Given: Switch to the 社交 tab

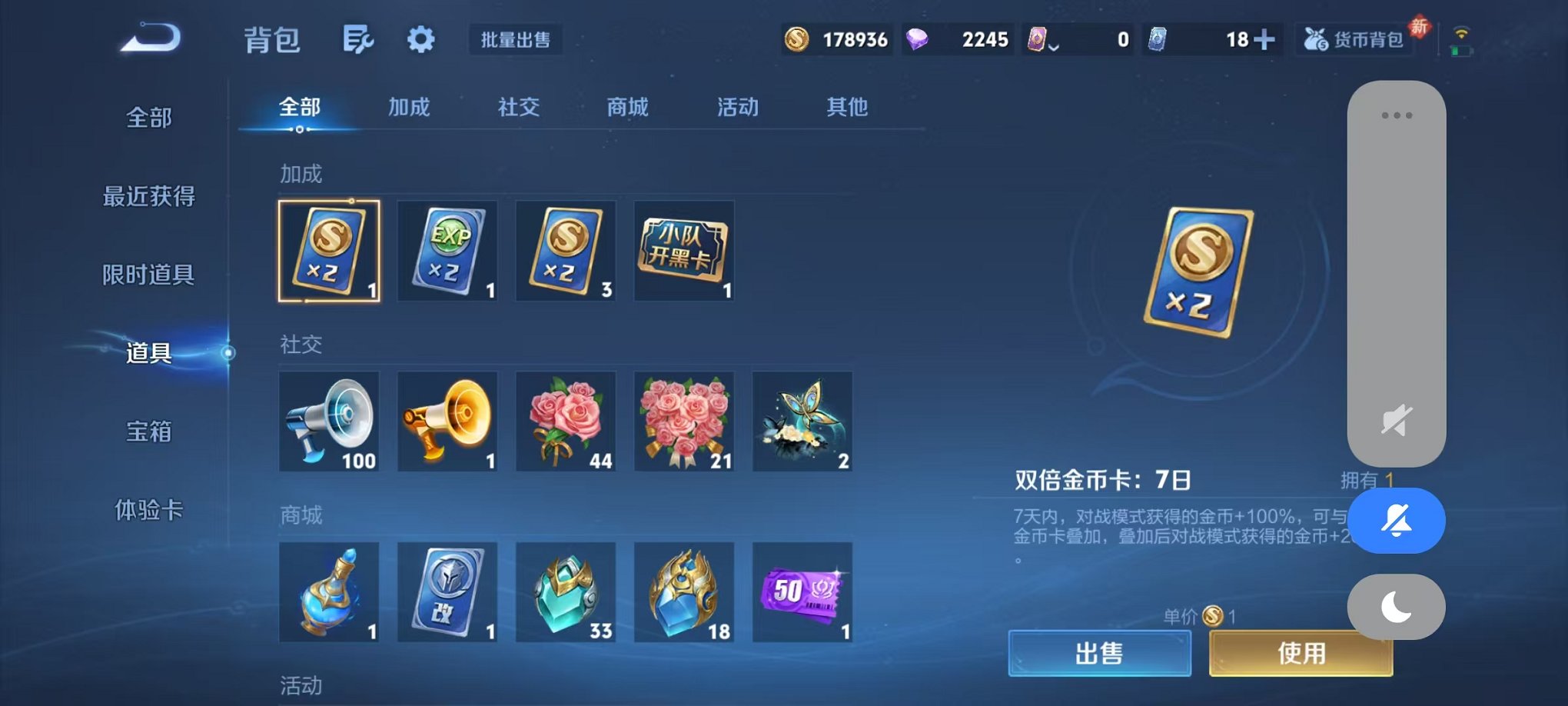Looking at the screenshot, I should [520, 108].
